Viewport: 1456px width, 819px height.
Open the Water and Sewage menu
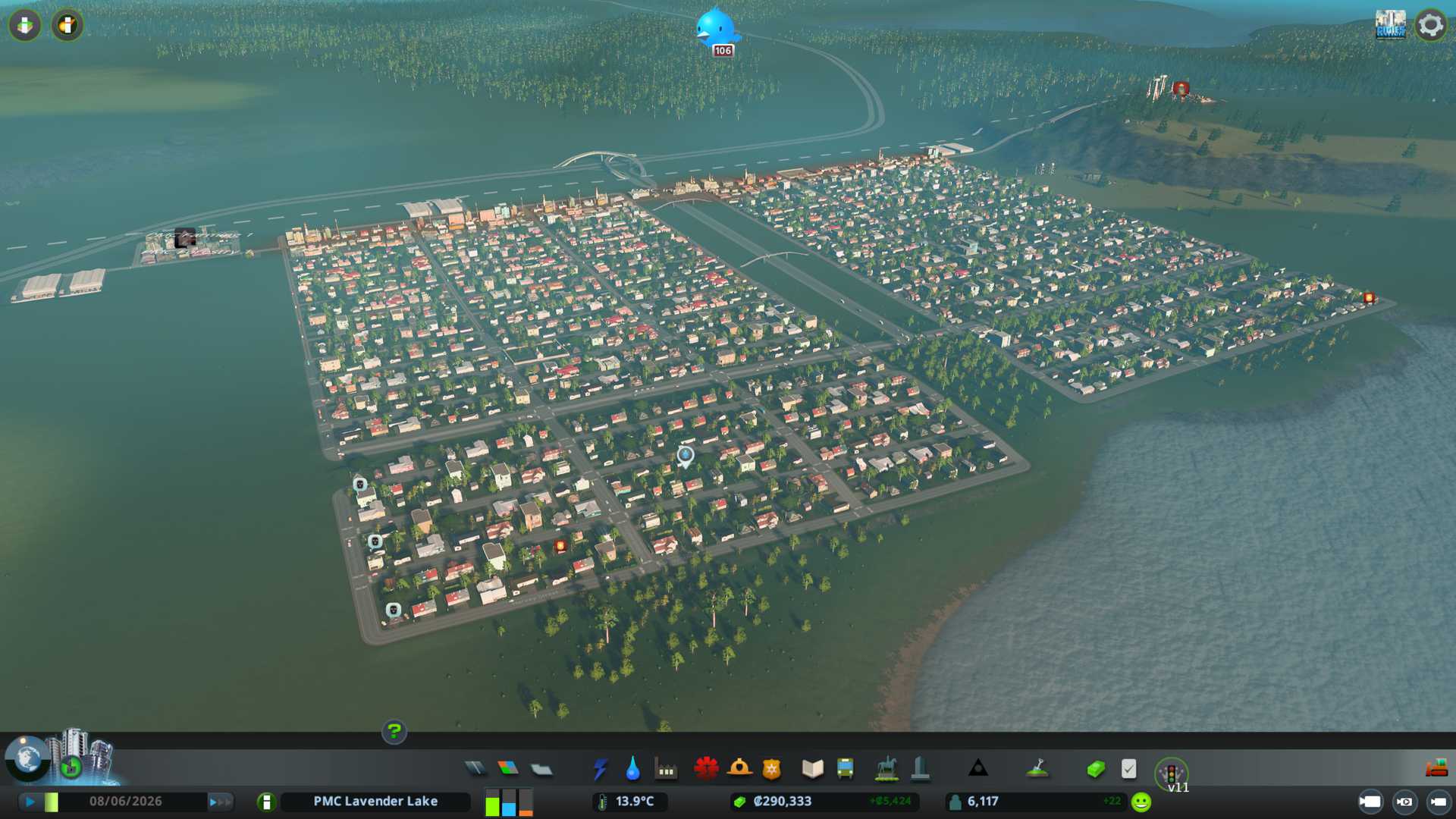(632, 769)
